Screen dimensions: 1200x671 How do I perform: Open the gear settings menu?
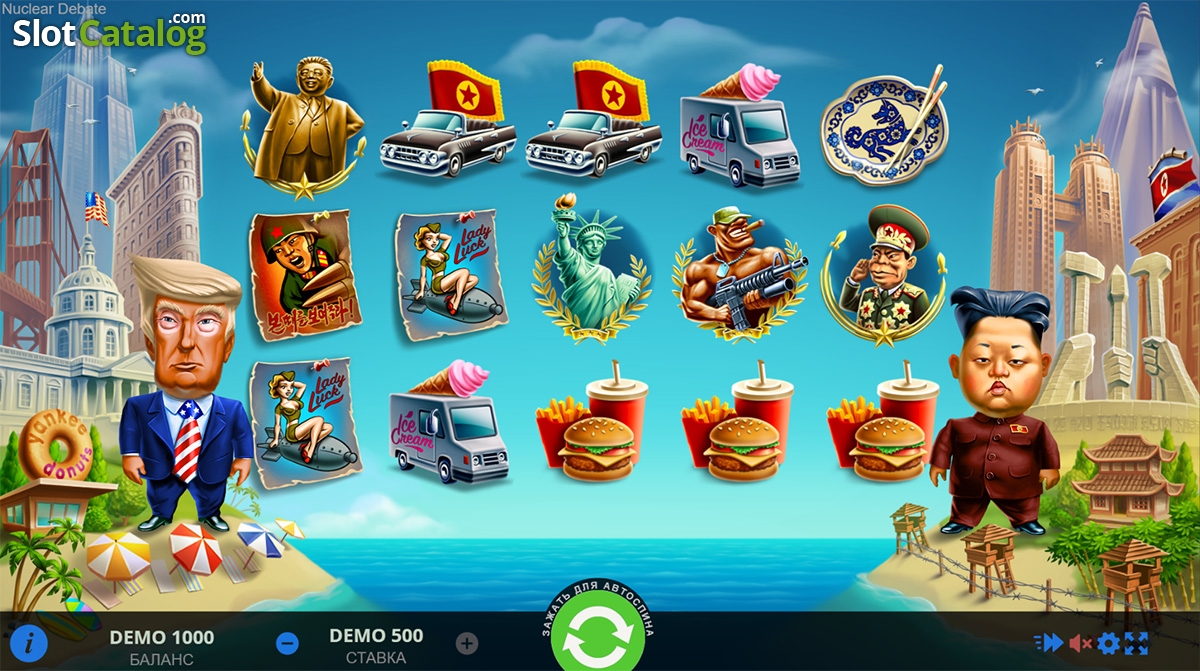click(x=1109, y=643)
